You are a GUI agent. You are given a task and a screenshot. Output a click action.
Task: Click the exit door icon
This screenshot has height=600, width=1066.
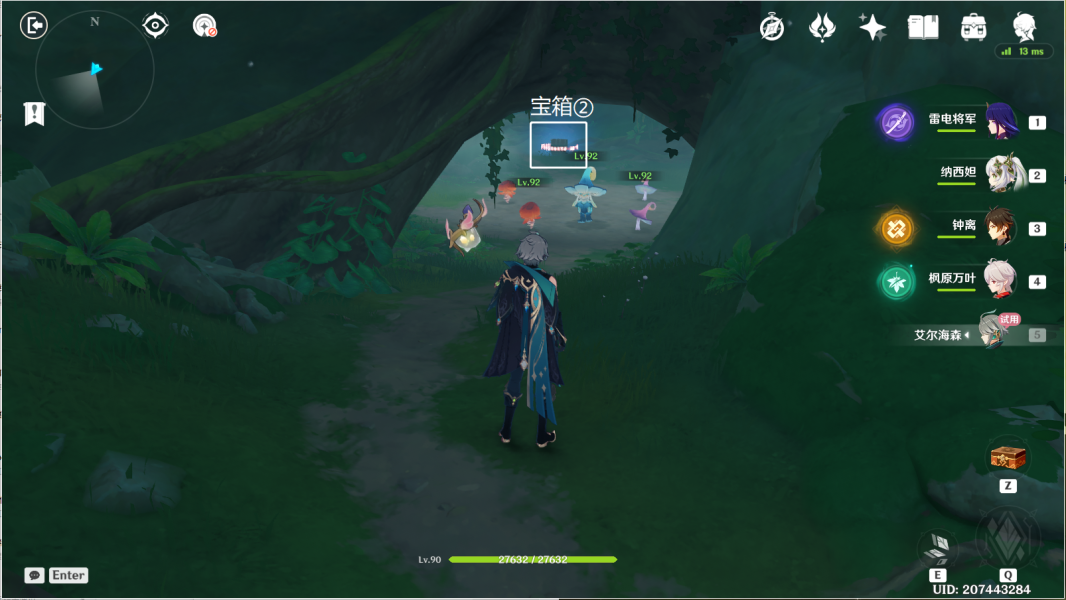coord(34,25)
